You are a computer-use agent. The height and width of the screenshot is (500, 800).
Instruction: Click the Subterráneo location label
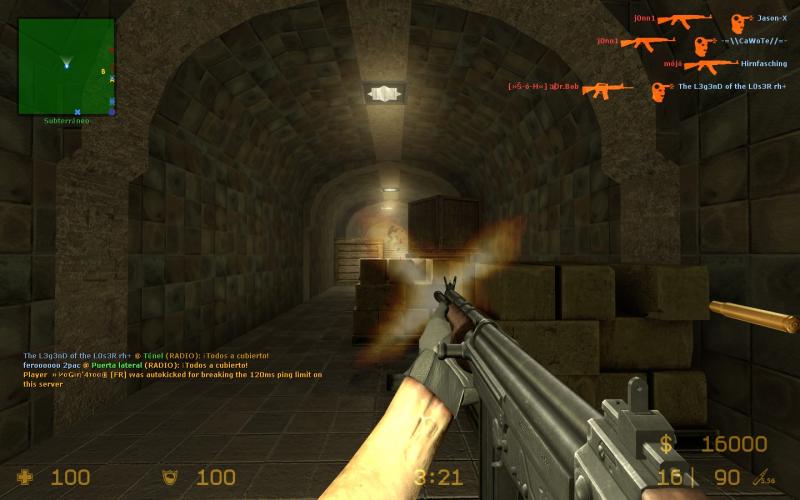[66, 121]
